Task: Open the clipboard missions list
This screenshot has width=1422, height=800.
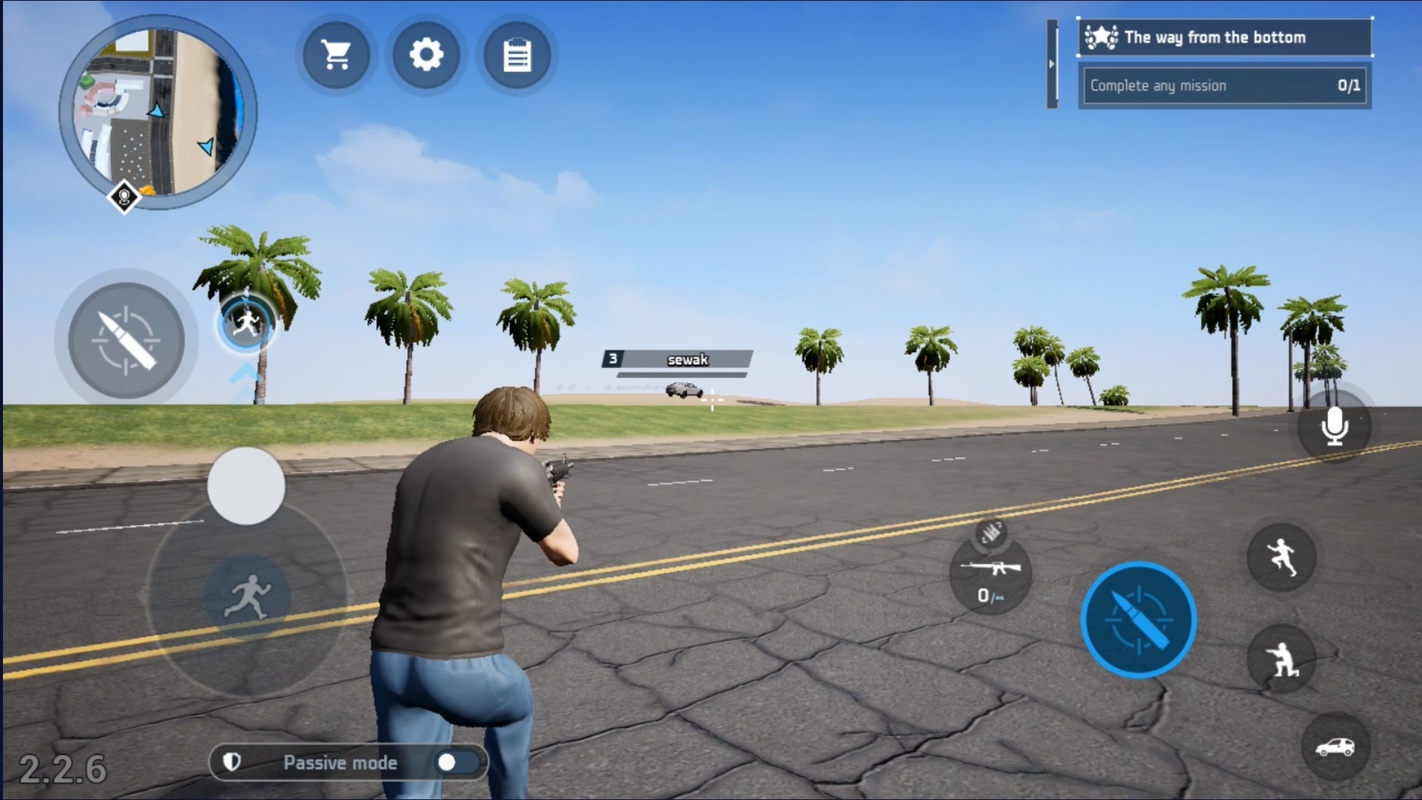Action: tap(517, 55)
